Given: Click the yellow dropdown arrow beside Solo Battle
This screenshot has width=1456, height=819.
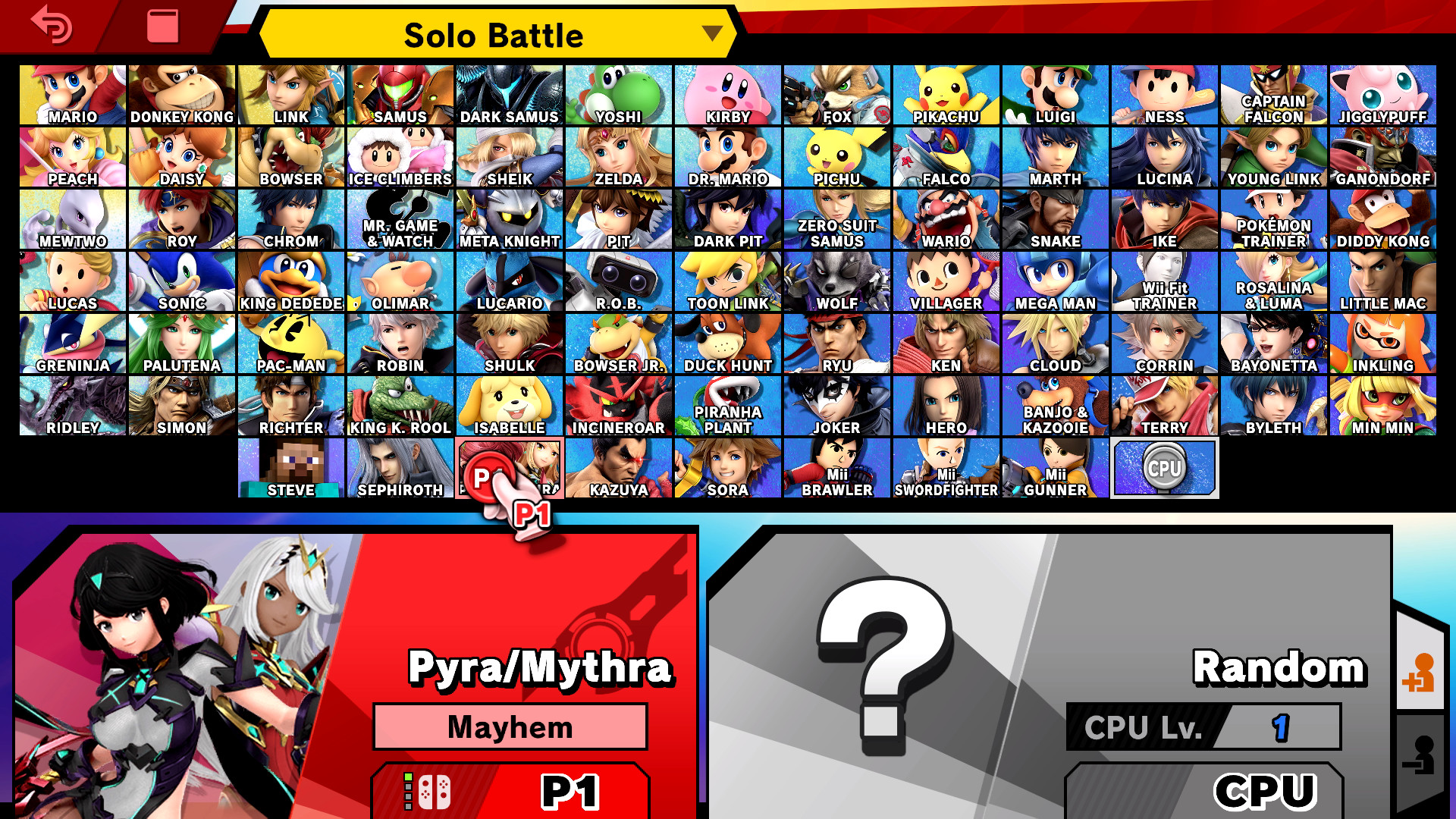Looking at the screenshot, I should 711,34.
